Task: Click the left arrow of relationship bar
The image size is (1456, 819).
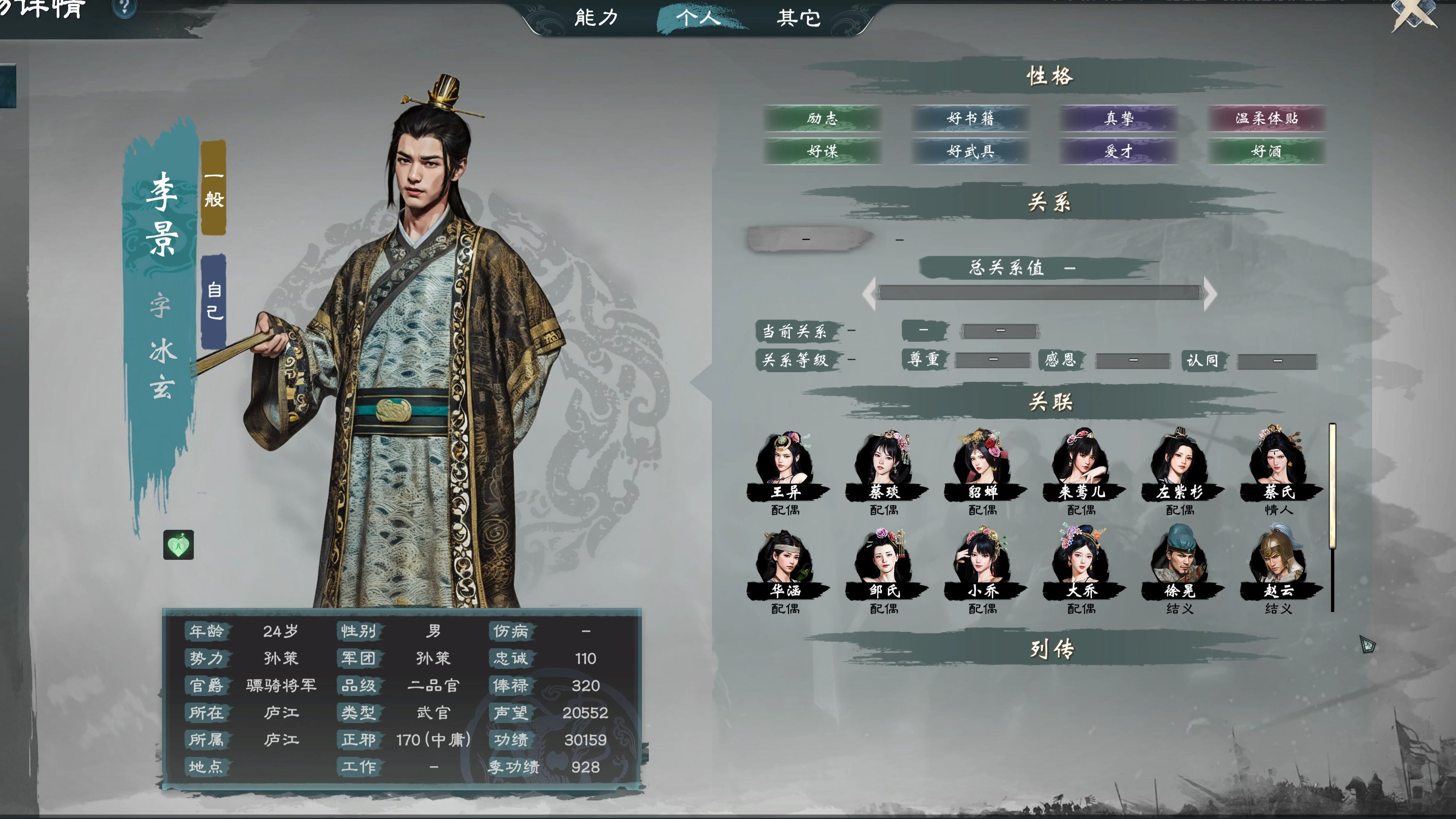Action: coord(869,293)
